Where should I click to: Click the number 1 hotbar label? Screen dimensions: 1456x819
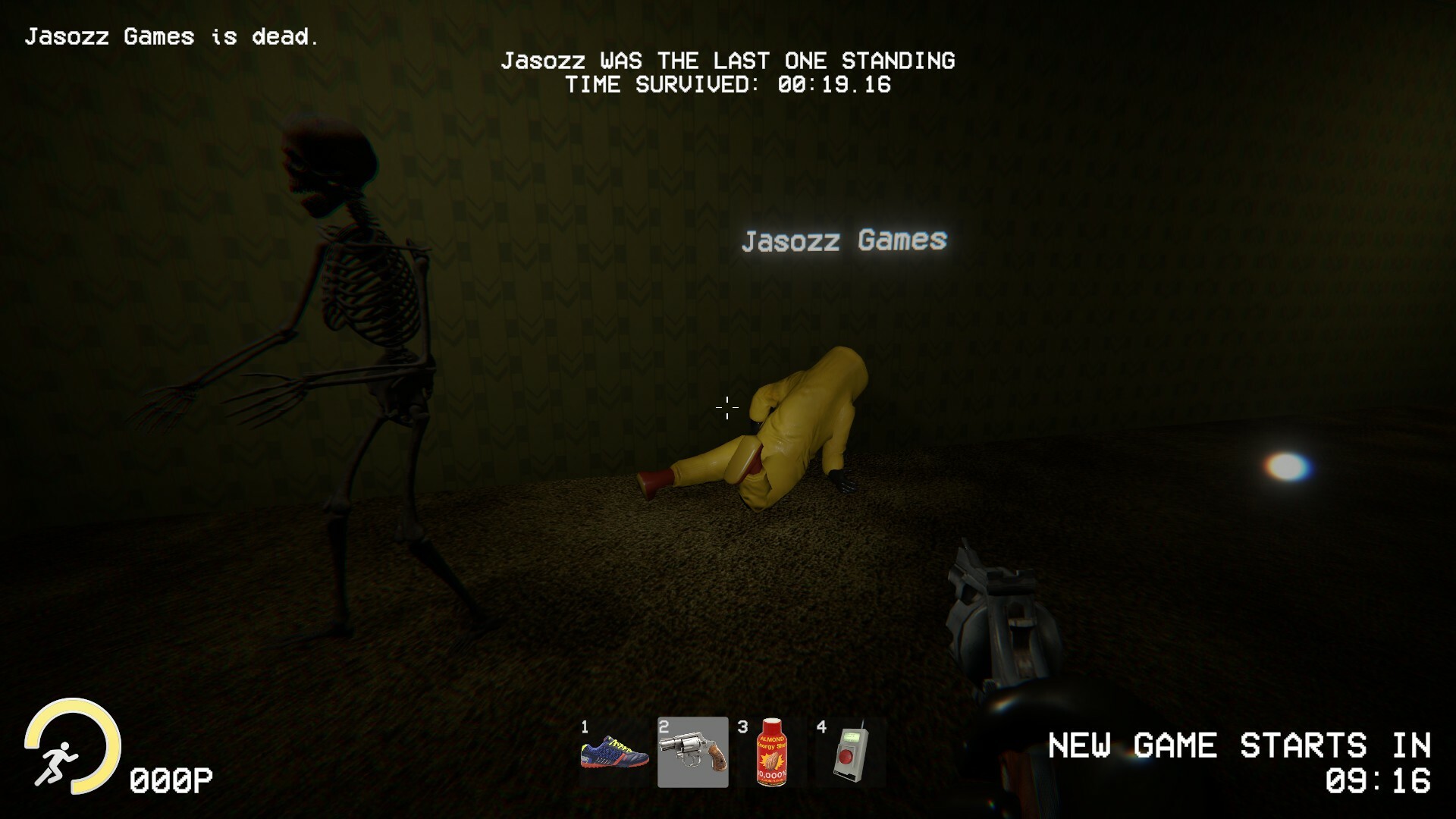(585, 726)
